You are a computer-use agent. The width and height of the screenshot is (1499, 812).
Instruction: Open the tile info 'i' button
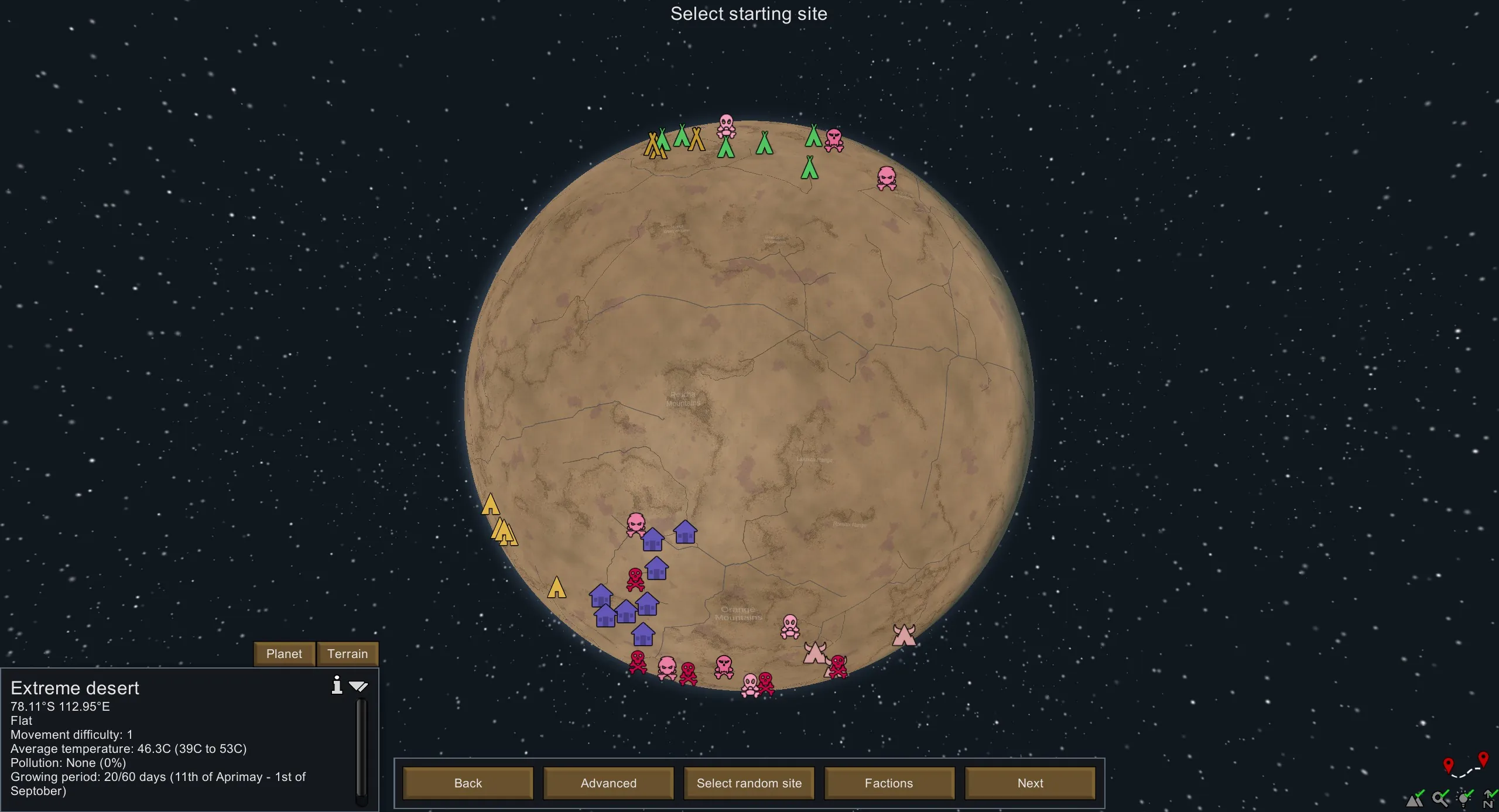click(337, 684)
